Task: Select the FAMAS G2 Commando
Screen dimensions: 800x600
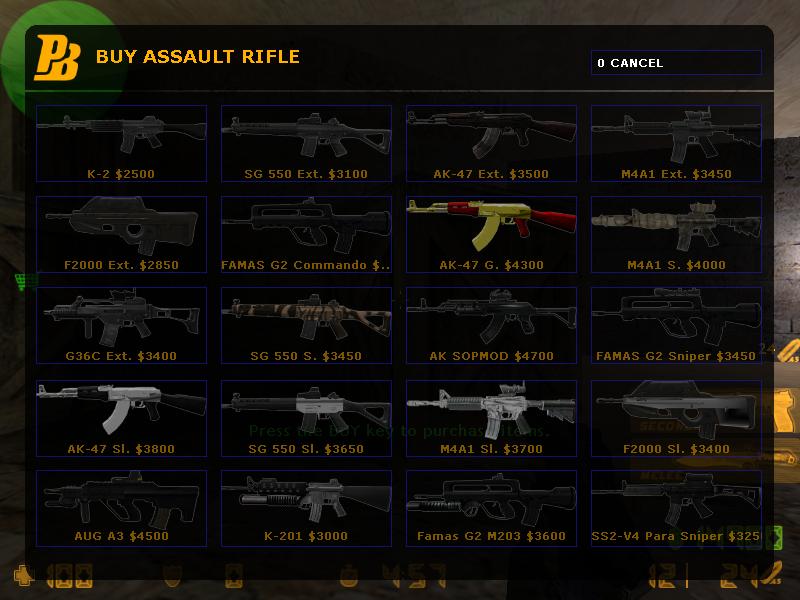Action: coord(306,234)
